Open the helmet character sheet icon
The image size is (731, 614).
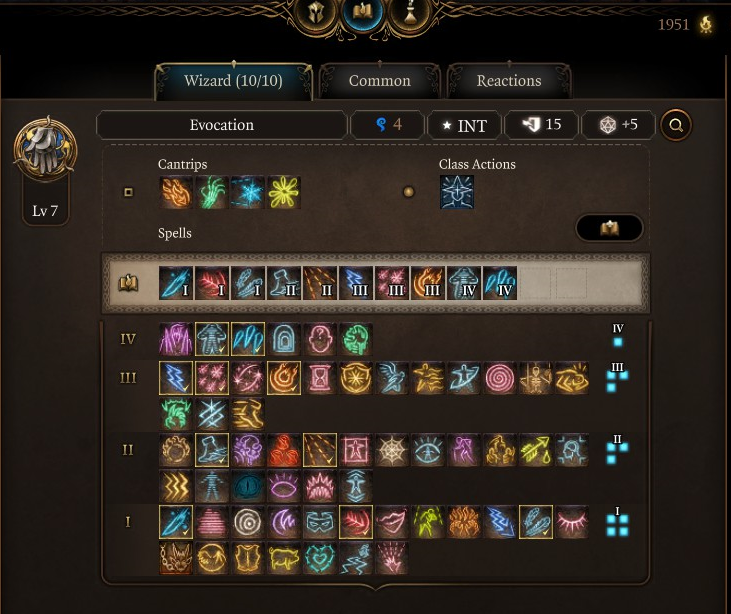click(x=313, y=14)
